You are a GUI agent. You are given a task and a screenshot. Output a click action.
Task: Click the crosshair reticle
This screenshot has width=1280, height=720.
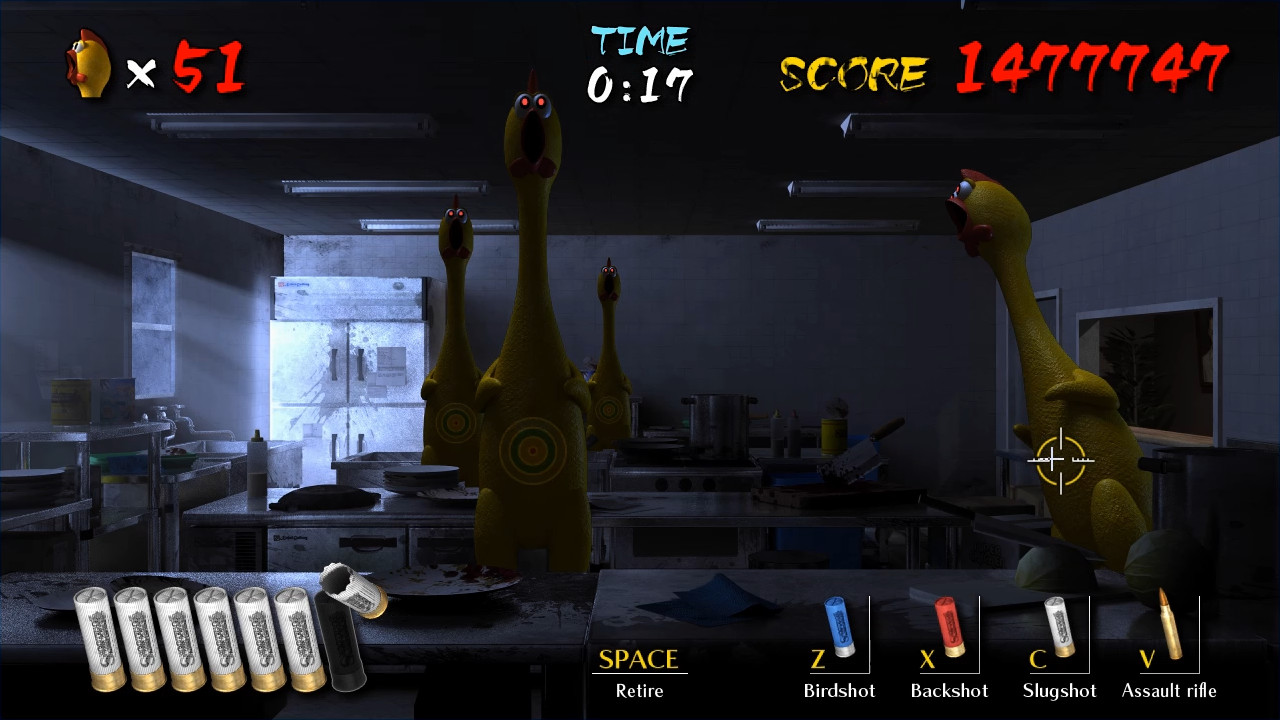click(1060, 460)
